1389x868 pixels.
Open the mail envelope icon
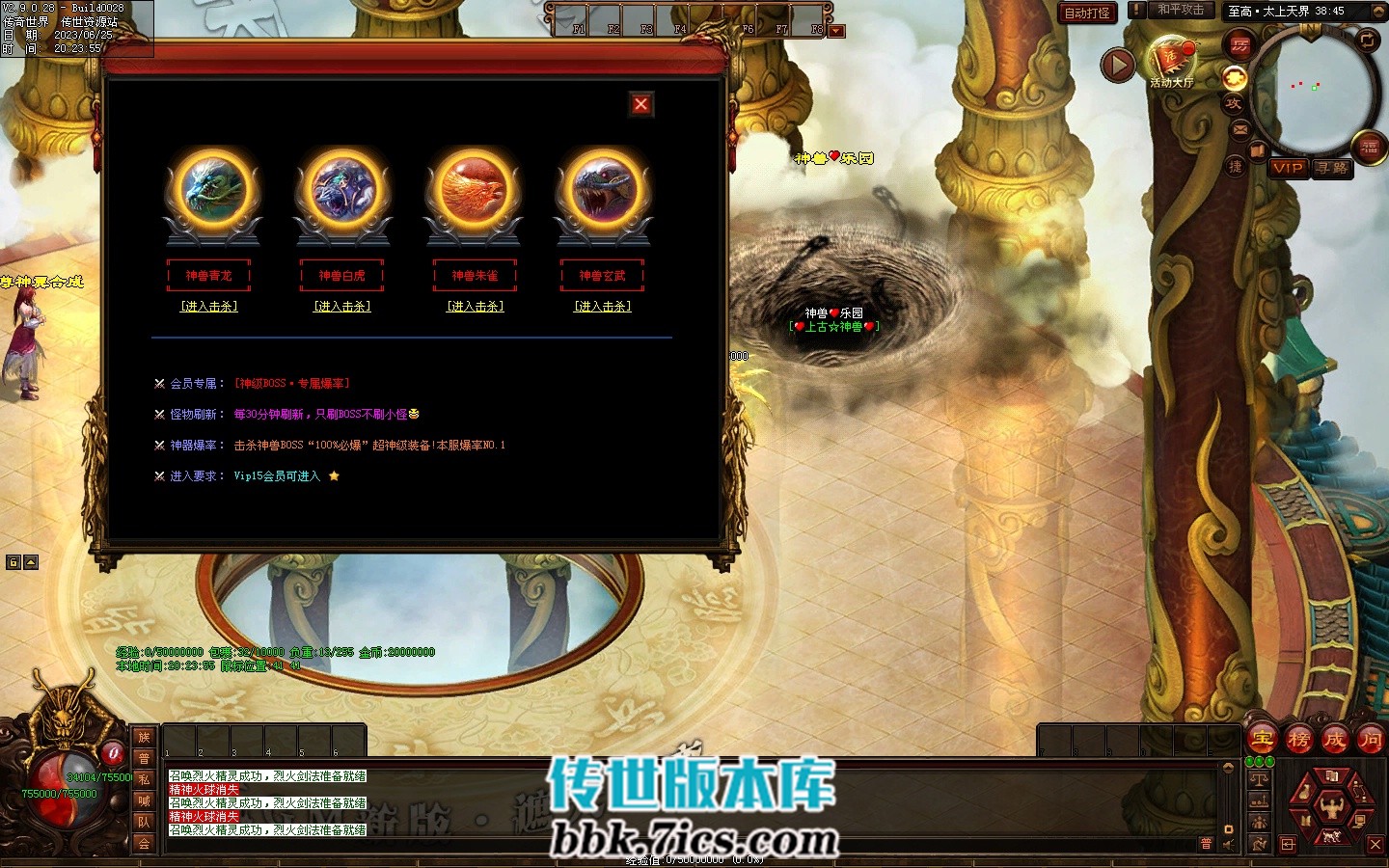(x=1240, y=128)
